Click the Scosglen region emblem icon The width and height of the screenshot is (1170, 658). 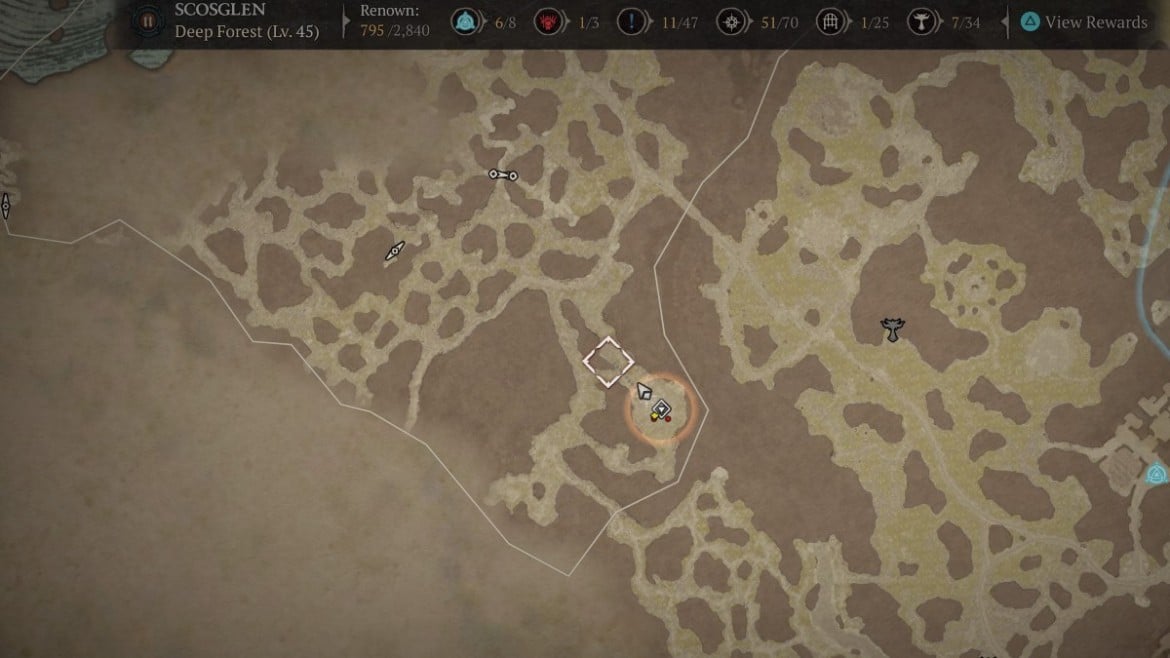point(148,21)
